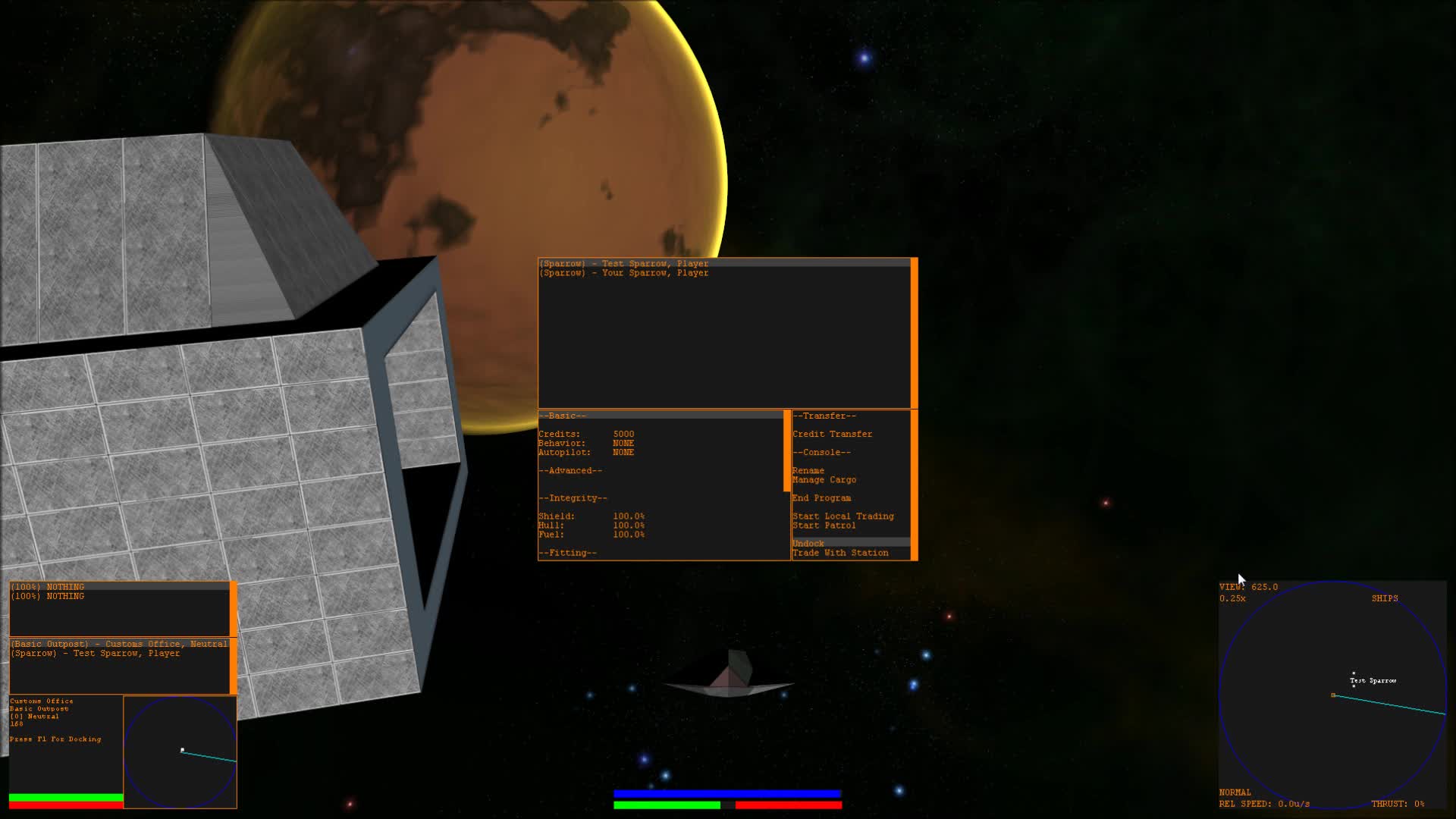
Task: Click Start Local Trading
Action: [843, 516]
